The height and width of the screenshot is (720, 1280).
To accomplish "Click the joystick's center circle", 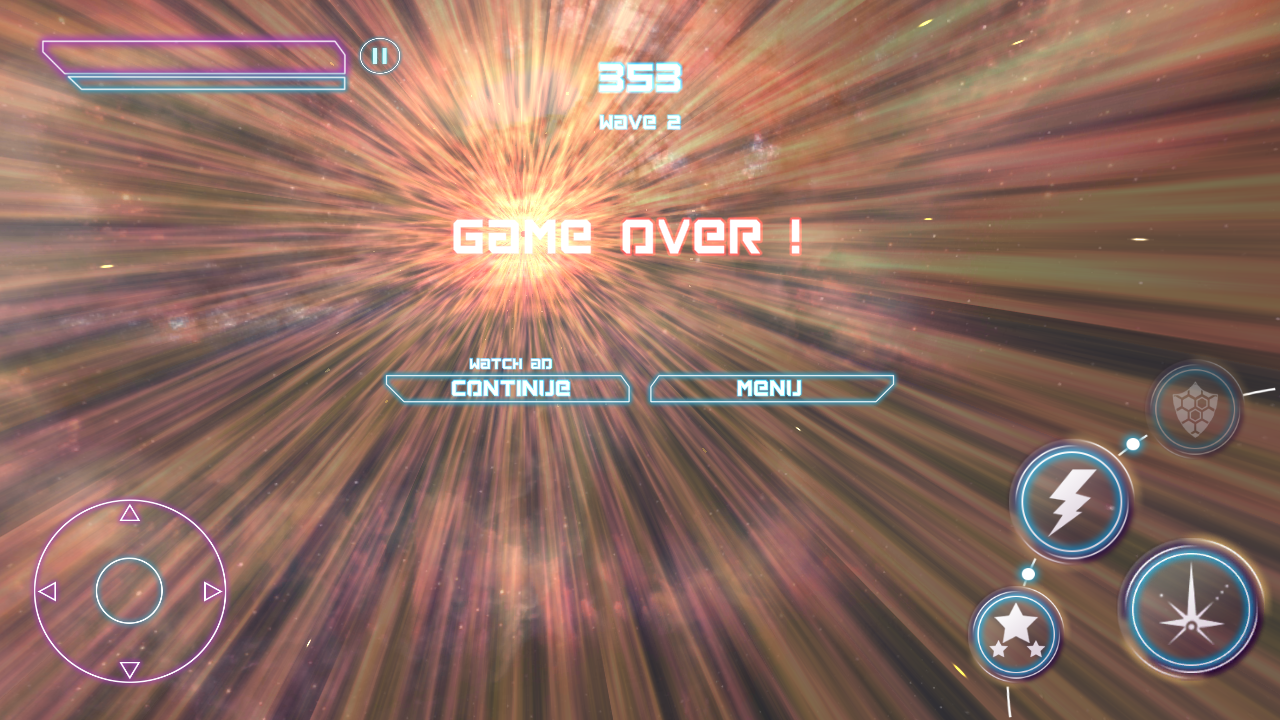I will (129, 591).
